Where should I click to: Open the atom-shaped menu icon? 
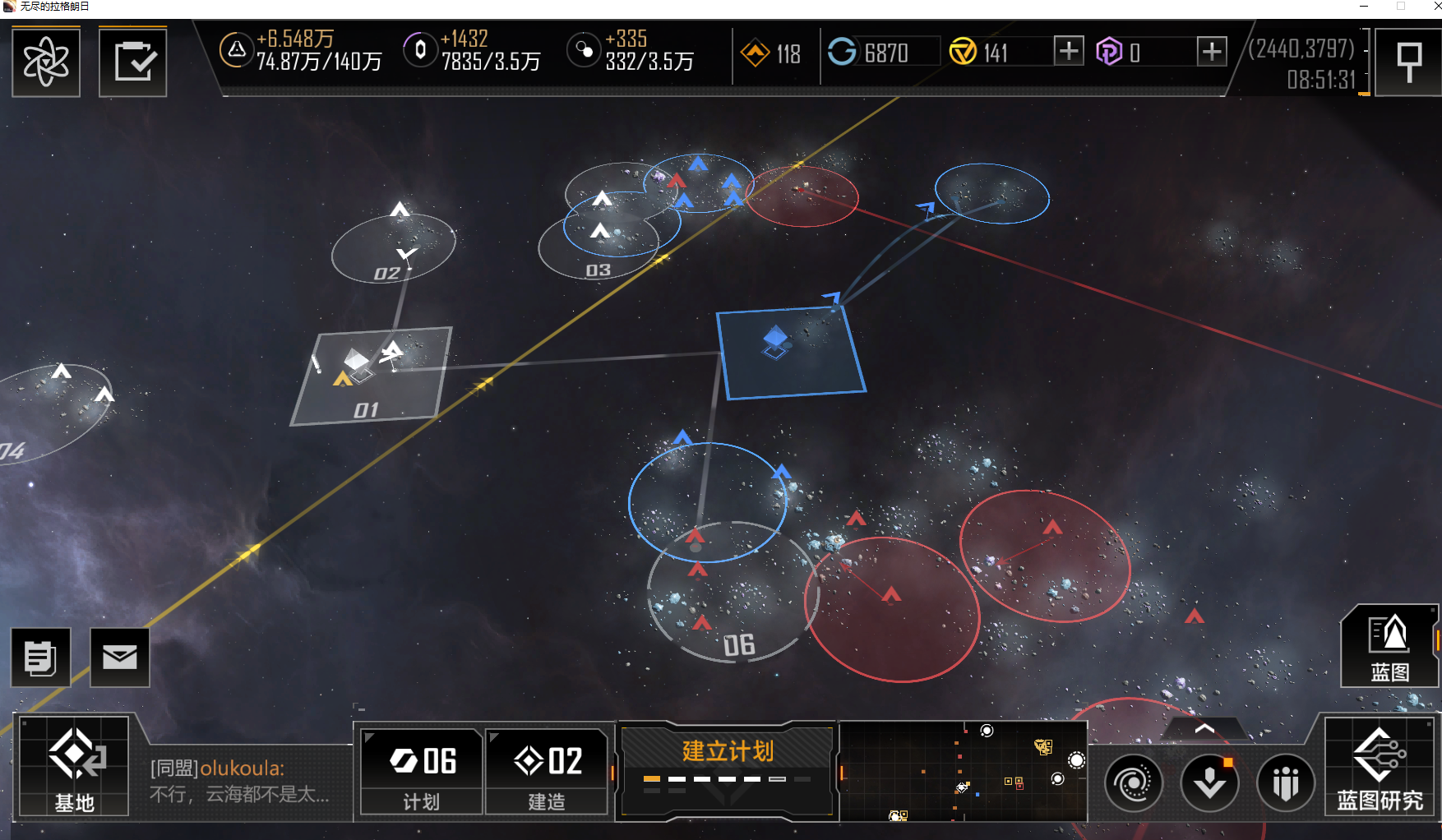(46, 62)
